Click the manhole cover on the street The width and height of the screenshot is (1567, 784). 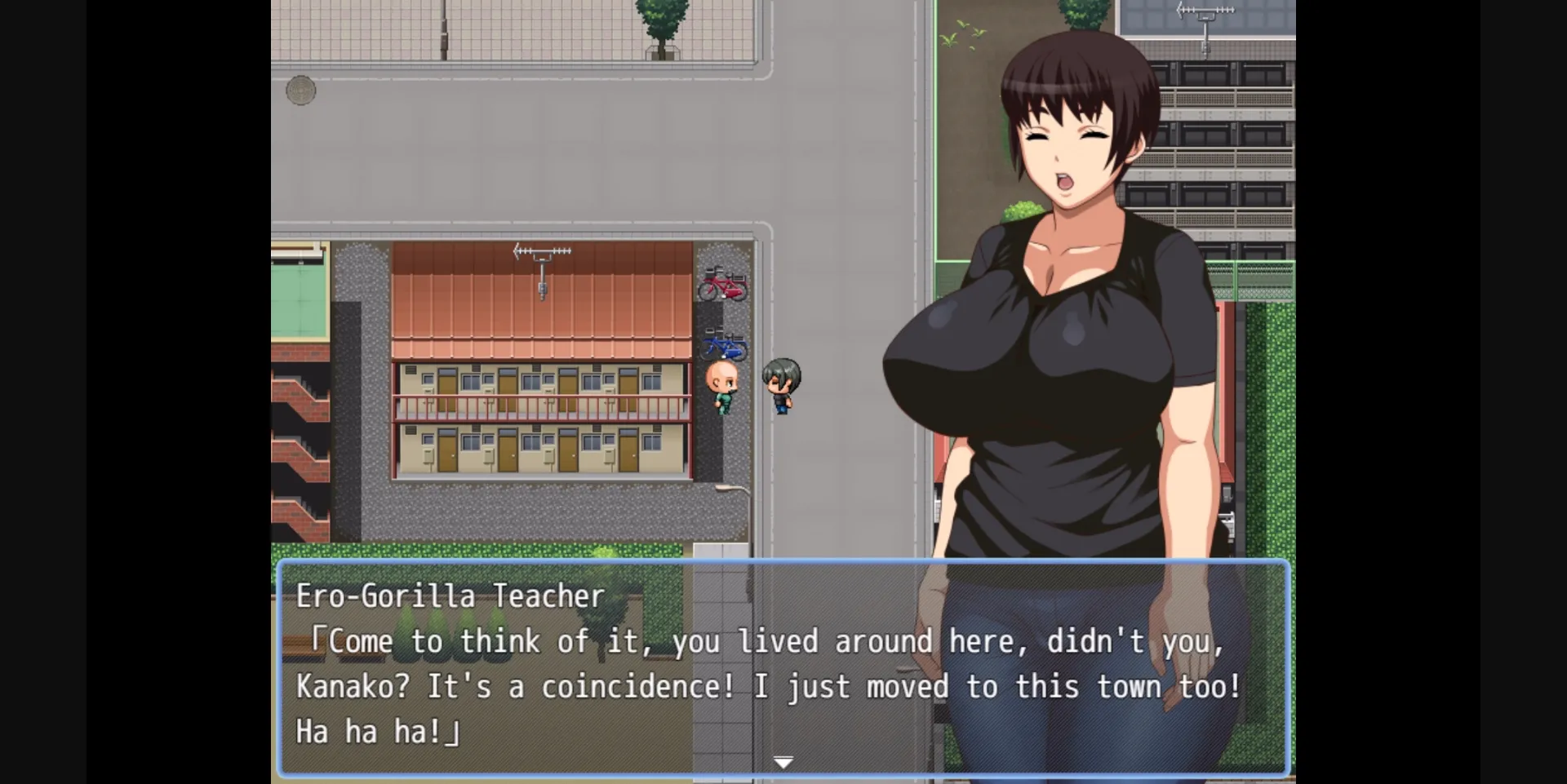click(301, 90)
